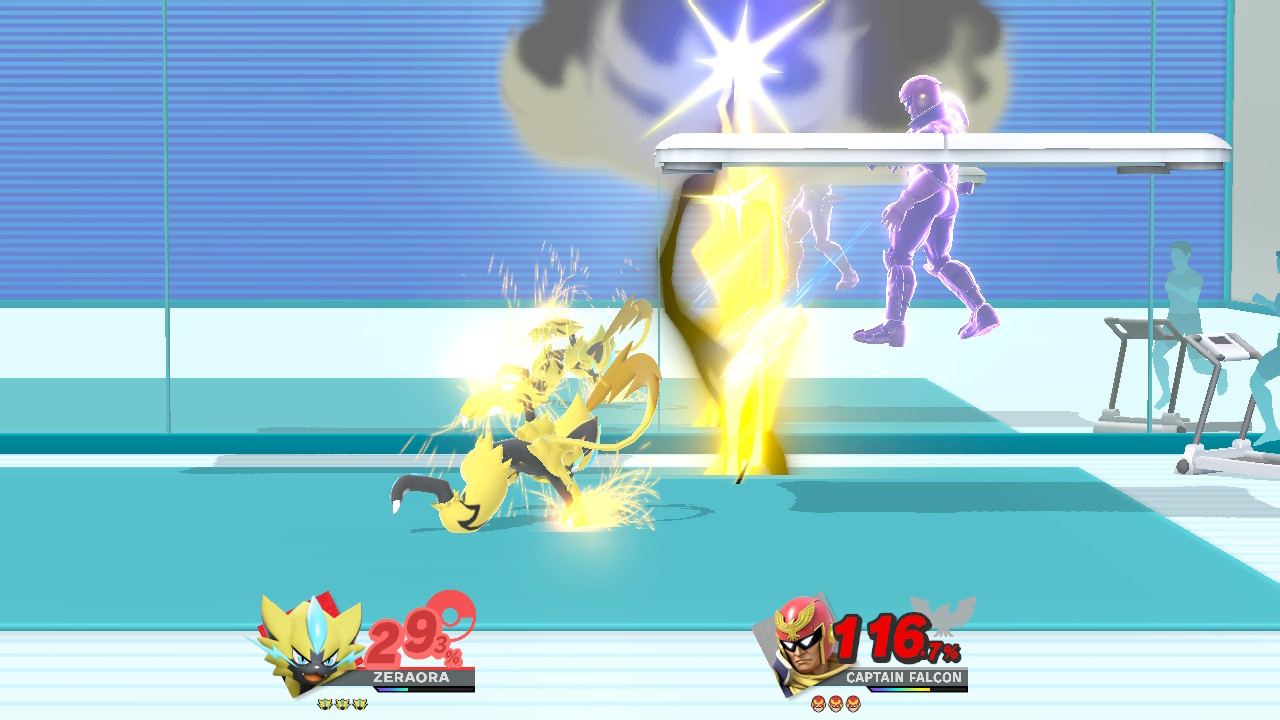Viewport: 1280px width, 720px height.
Task: Select Captain Falcon's last stock head icon
Action: pyautogui.click(x=852, y=704)
